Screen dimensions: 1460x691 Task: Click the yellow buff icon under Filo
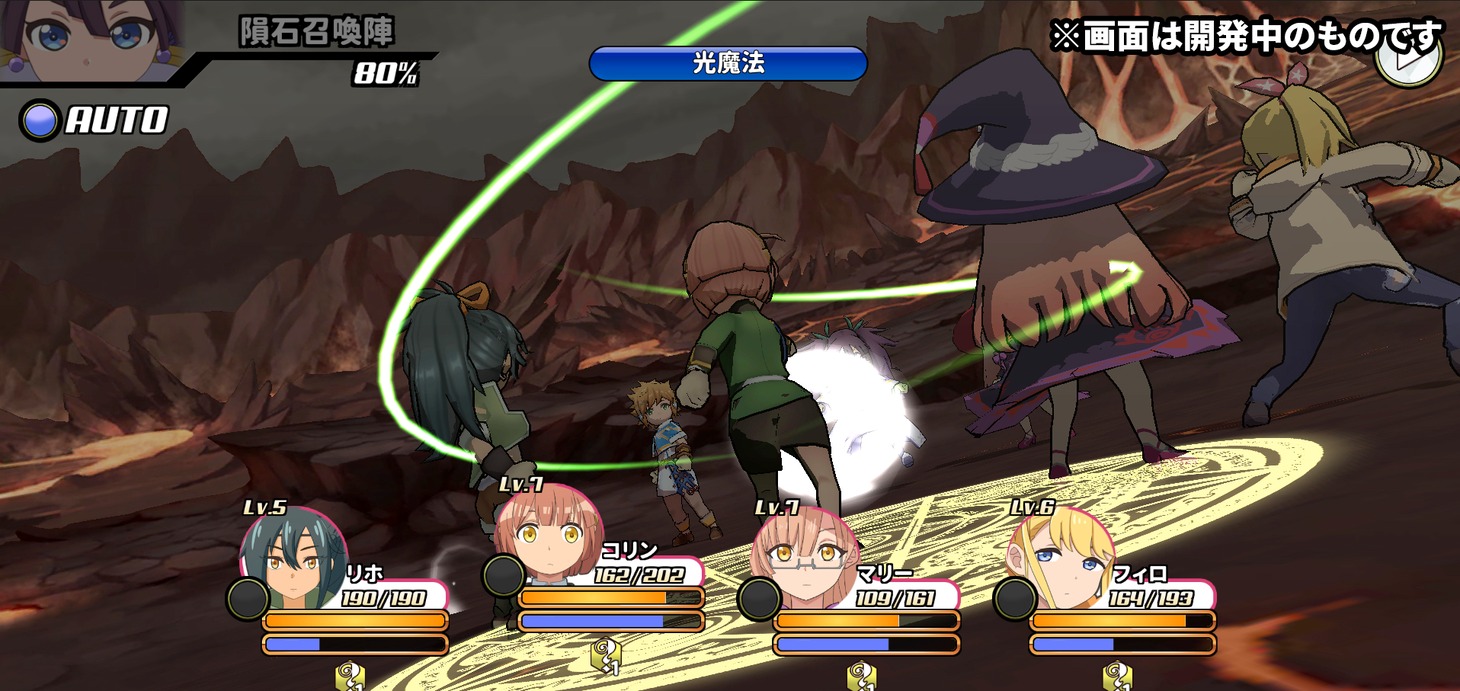(1117, 677)
